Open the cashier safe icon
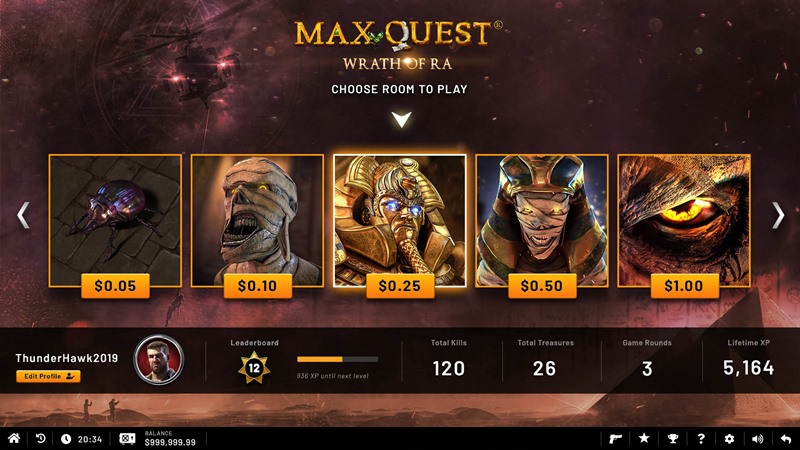Screen dimensions: 800x450 128,439
